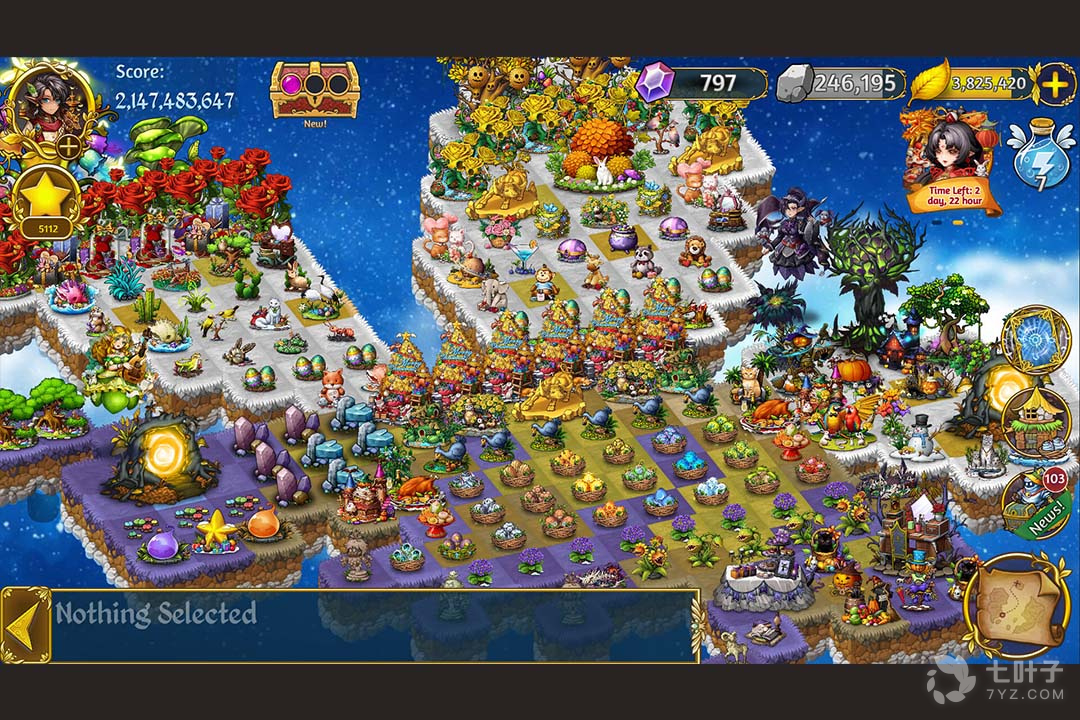Open the purple gem currency counter
The width and height of the screenshot is (1080, 720).
coord(702,83)
